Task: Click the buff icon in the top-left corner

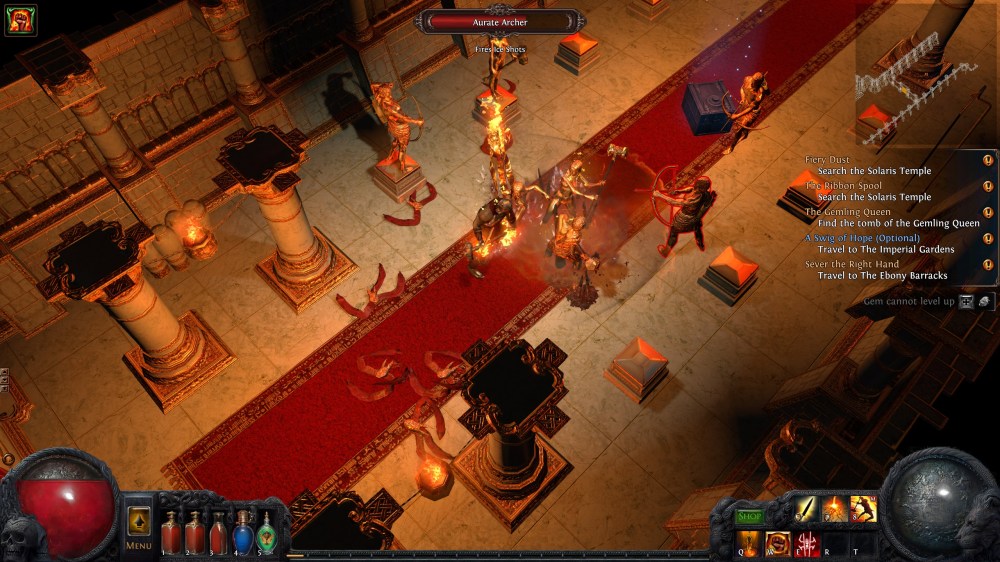Action: tap(20, 20)
